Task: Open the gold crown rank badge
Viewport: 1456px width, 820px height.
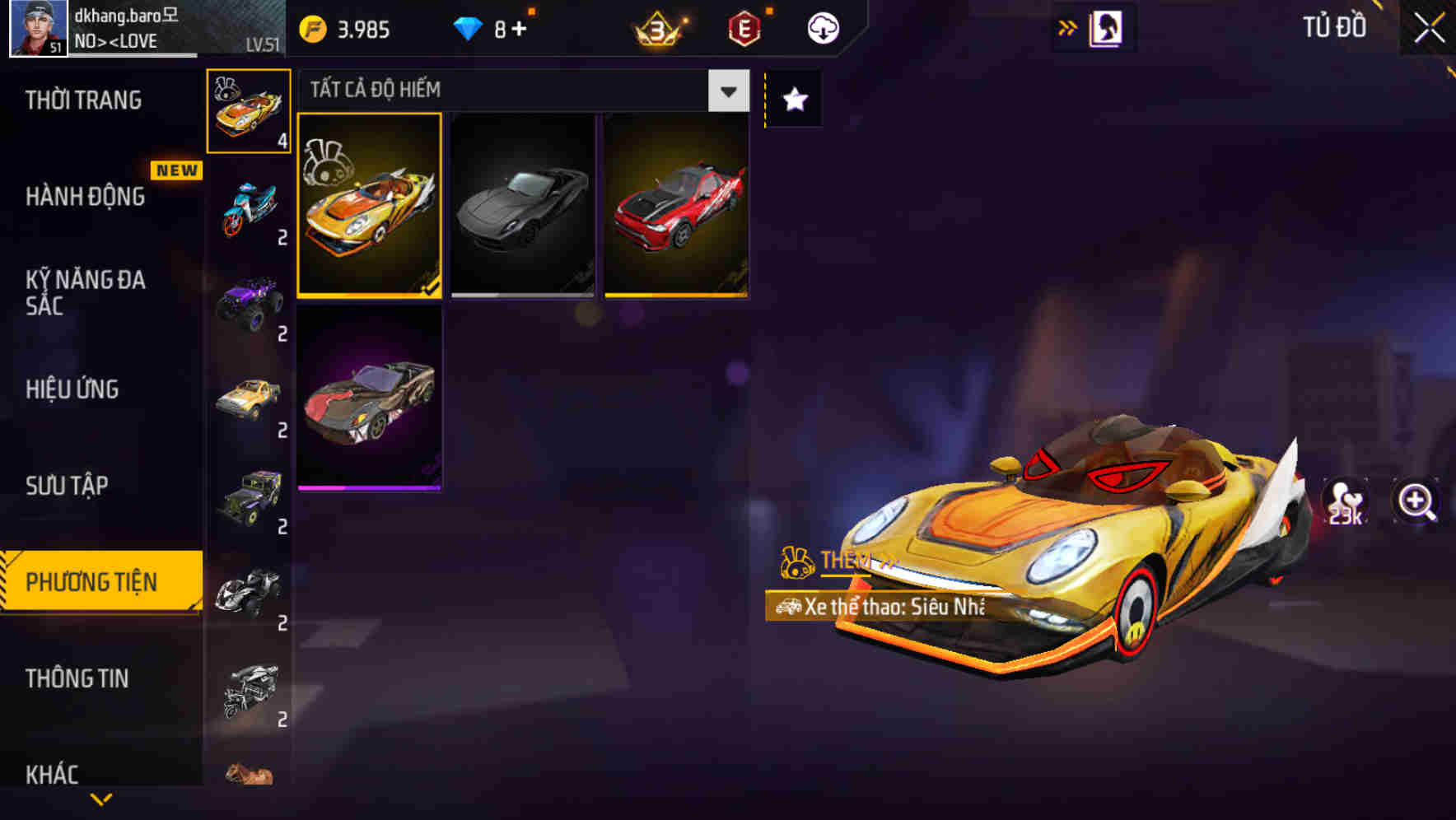Action: point(659,27)
